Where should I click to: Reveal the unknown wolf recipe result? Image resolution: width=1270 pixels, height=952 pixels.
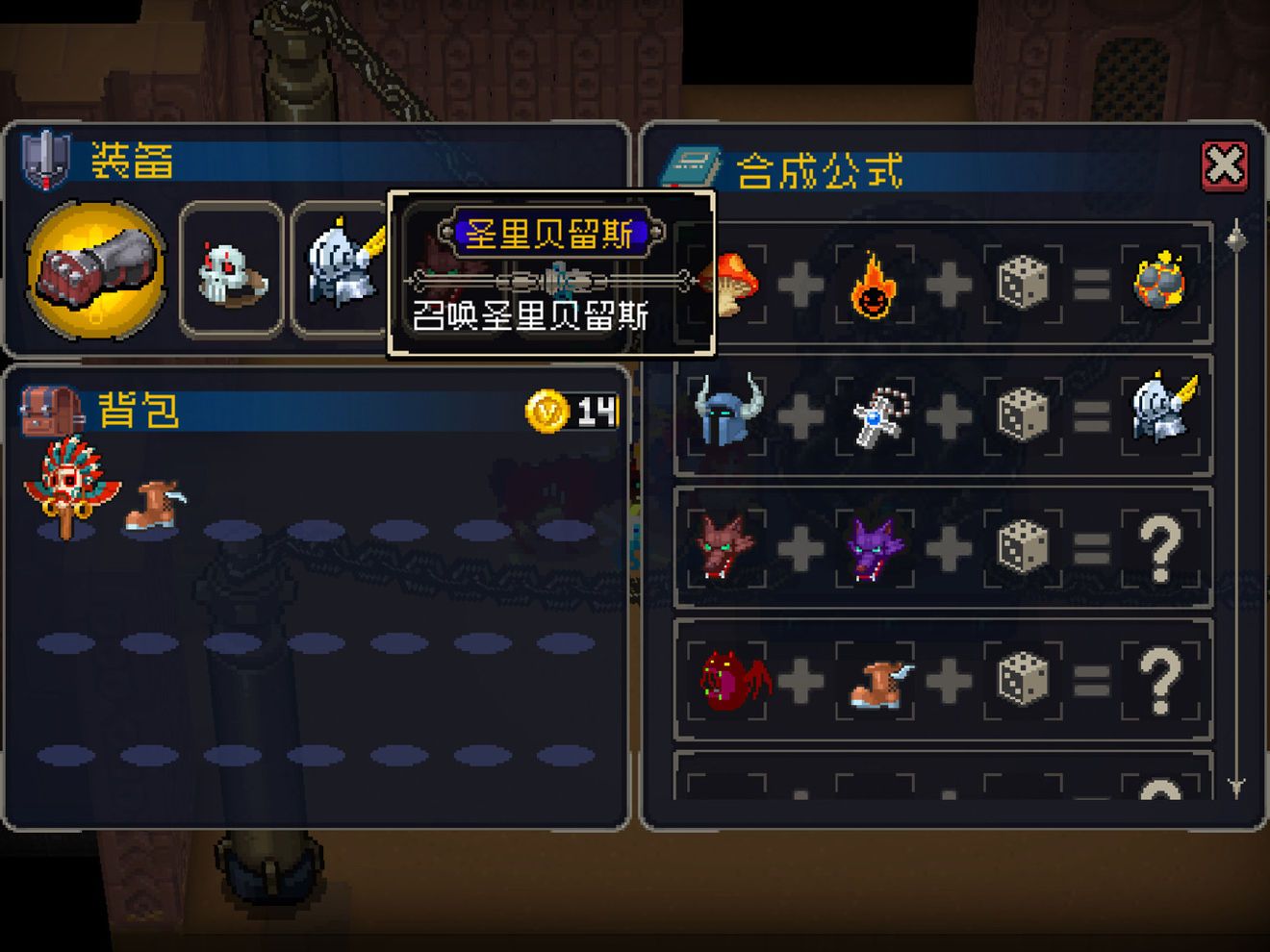pyautogui.click(x=1160, y=547)
